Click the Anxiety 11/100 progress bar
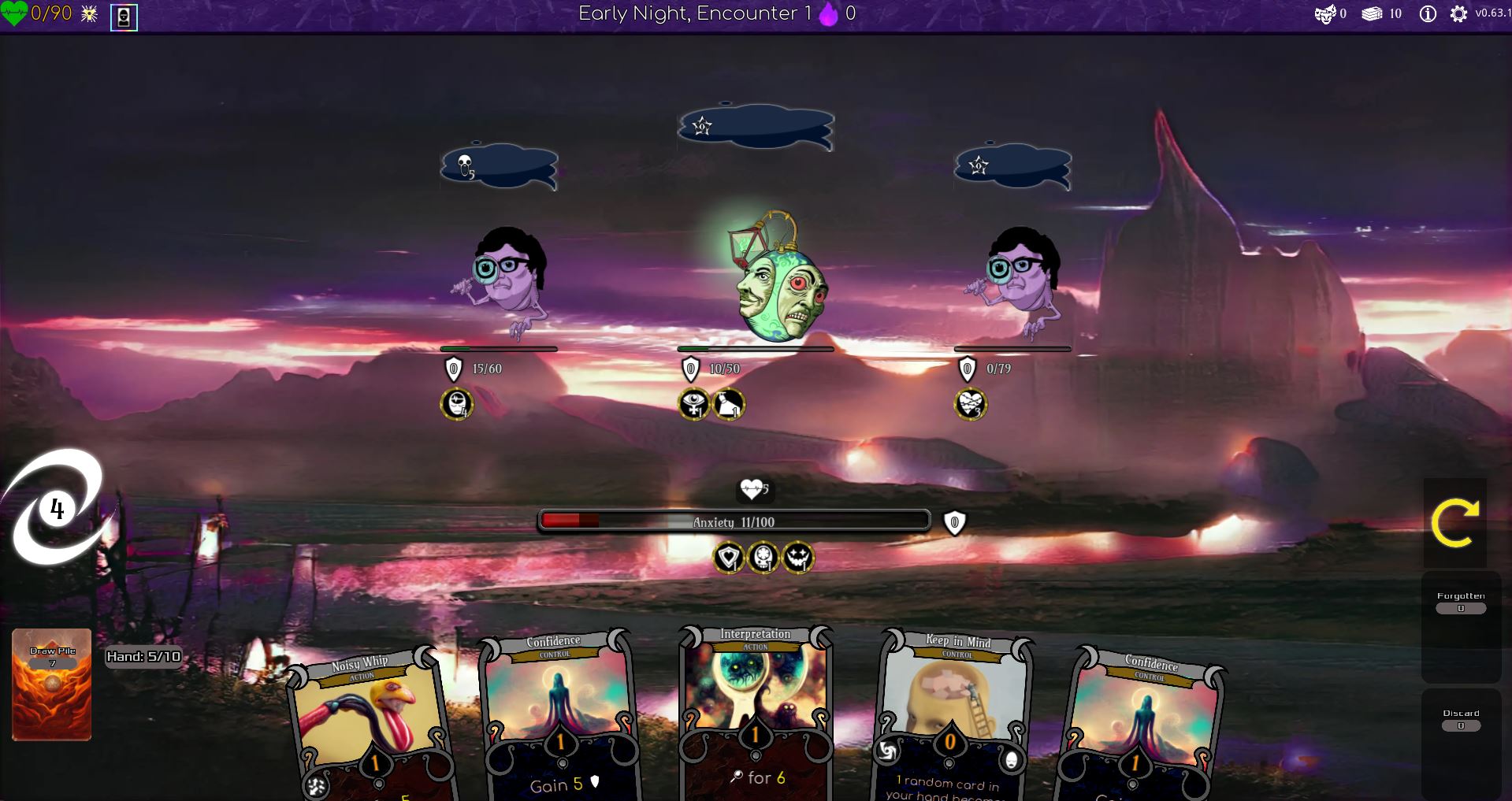 tap(734, 521)
